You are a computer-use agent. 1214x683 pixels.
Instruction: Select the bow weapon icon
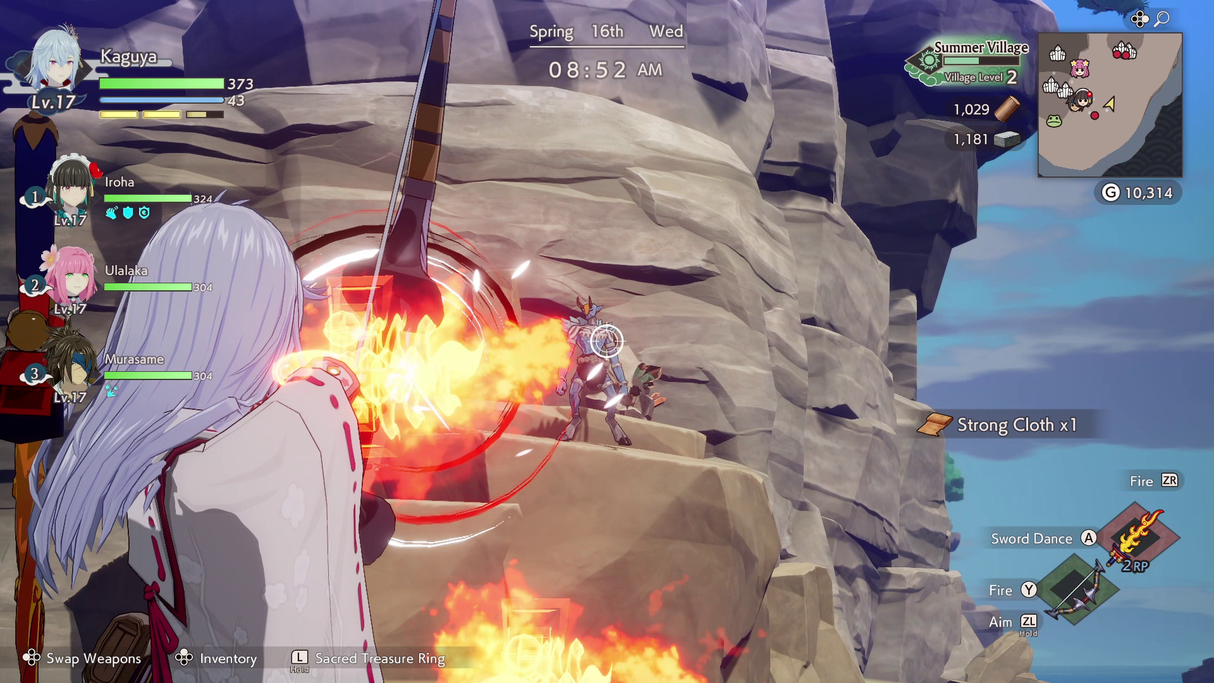(1076, 590)
